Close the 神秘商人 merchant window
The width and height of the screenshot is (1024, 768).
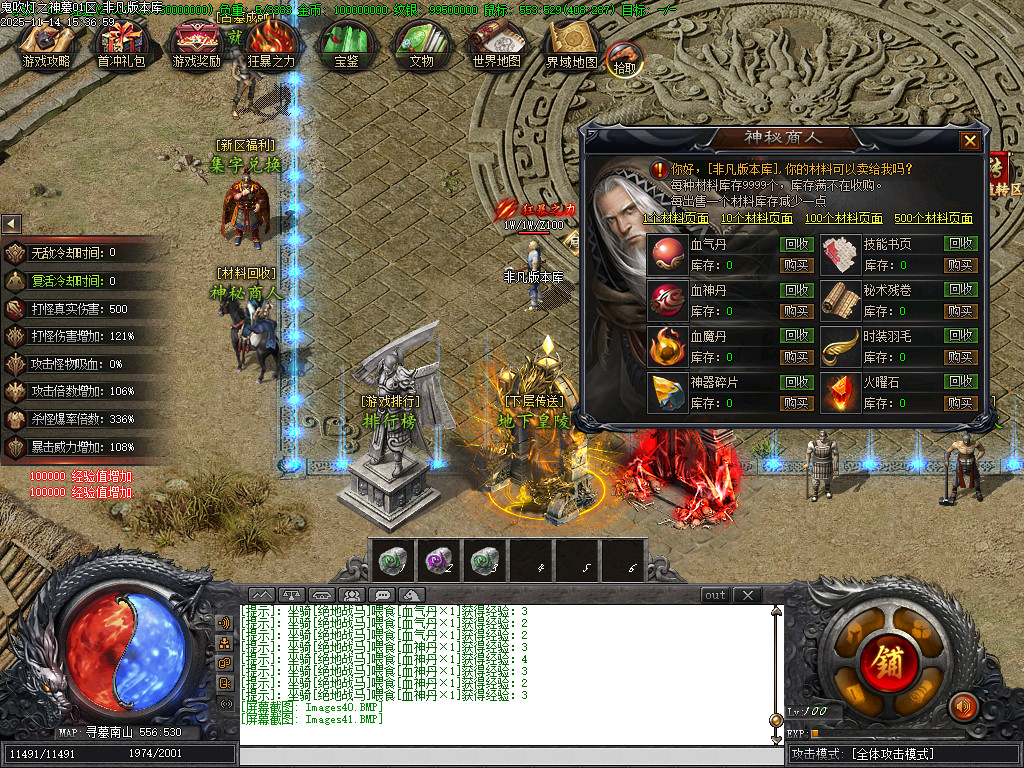pyautogui.click(x=969, y=141)
